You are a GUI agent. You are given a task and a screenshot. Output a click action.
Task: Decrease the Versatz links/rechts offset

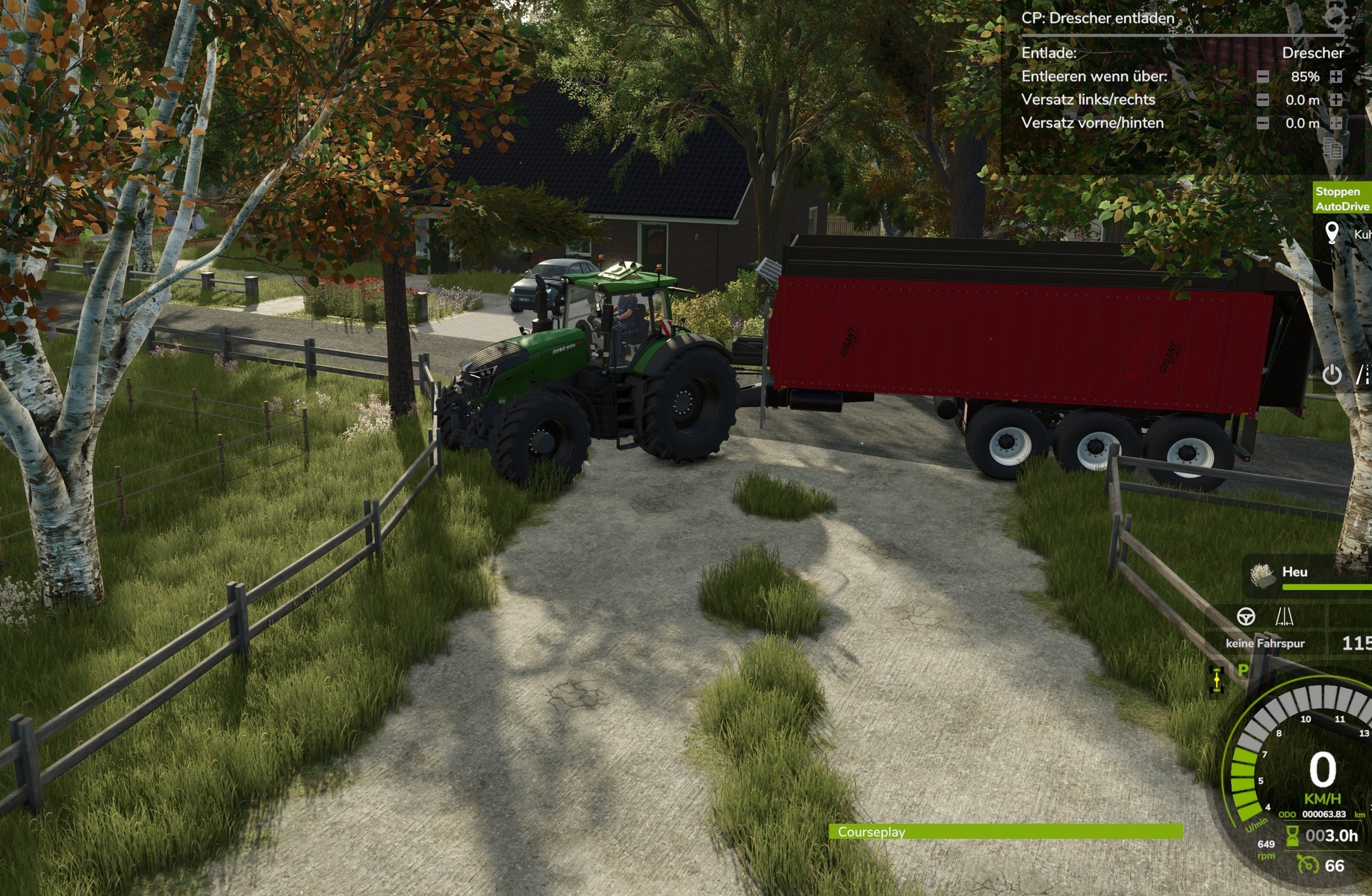coord(1262,100)
